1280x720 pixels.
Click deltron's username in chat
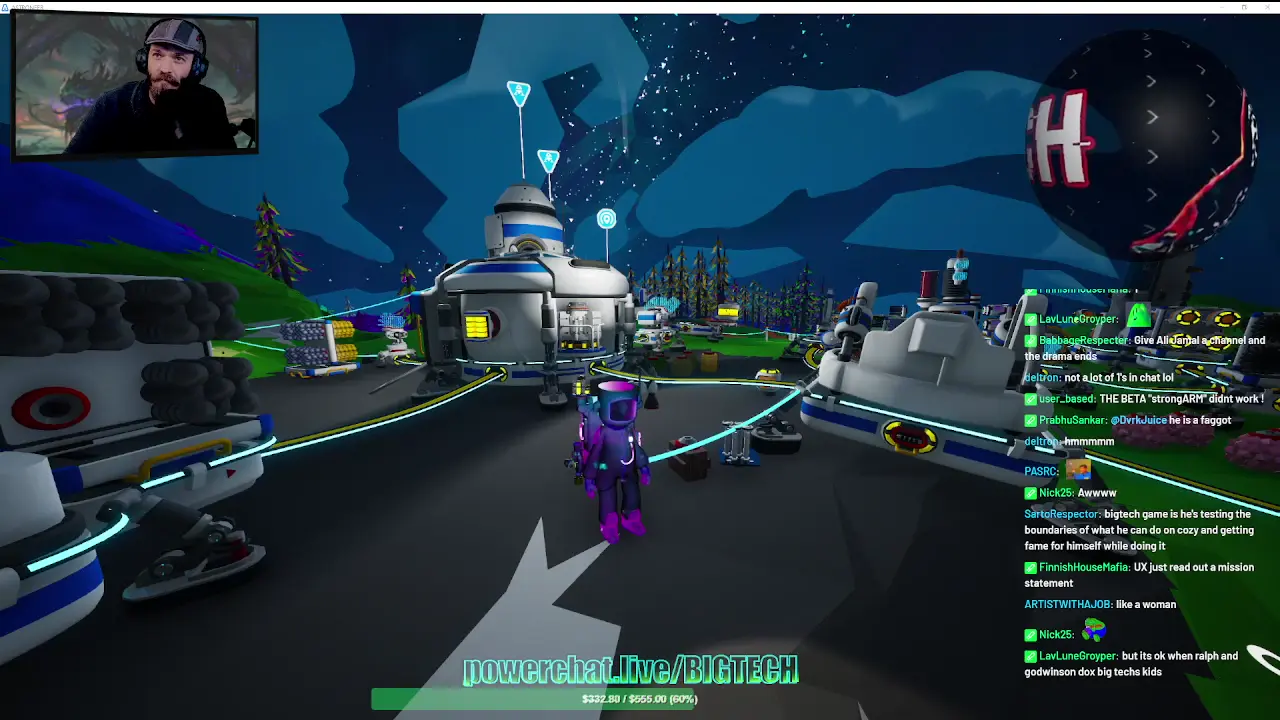click(x=1040, y=378)
